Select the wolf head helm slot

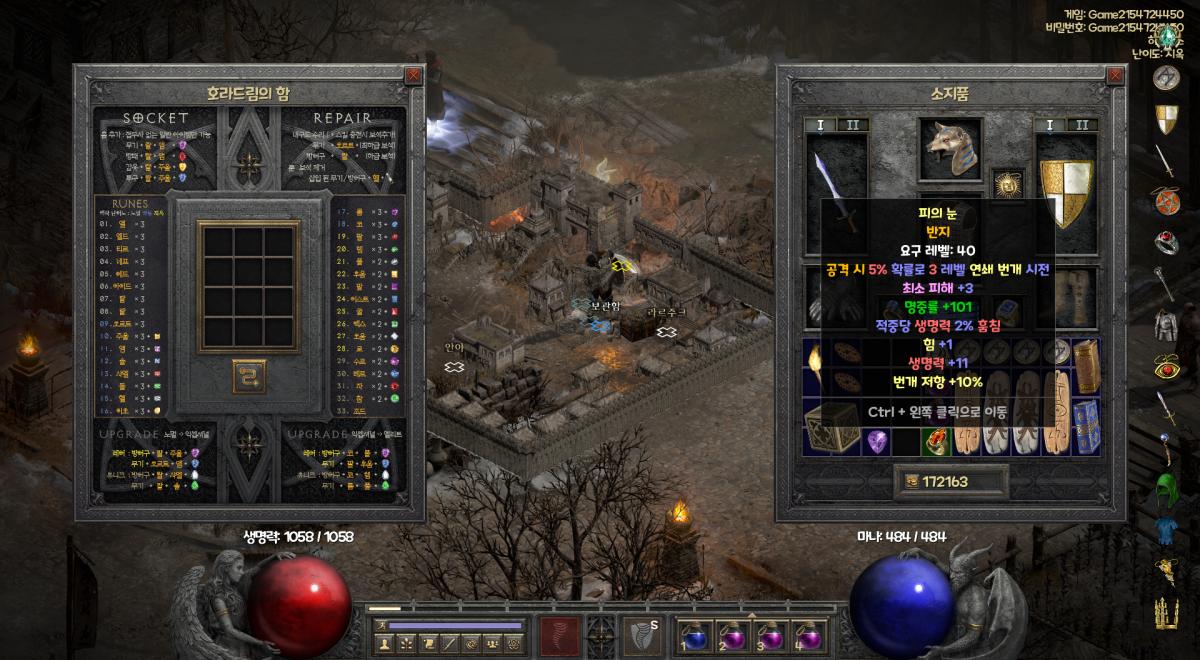click(950, 150)
